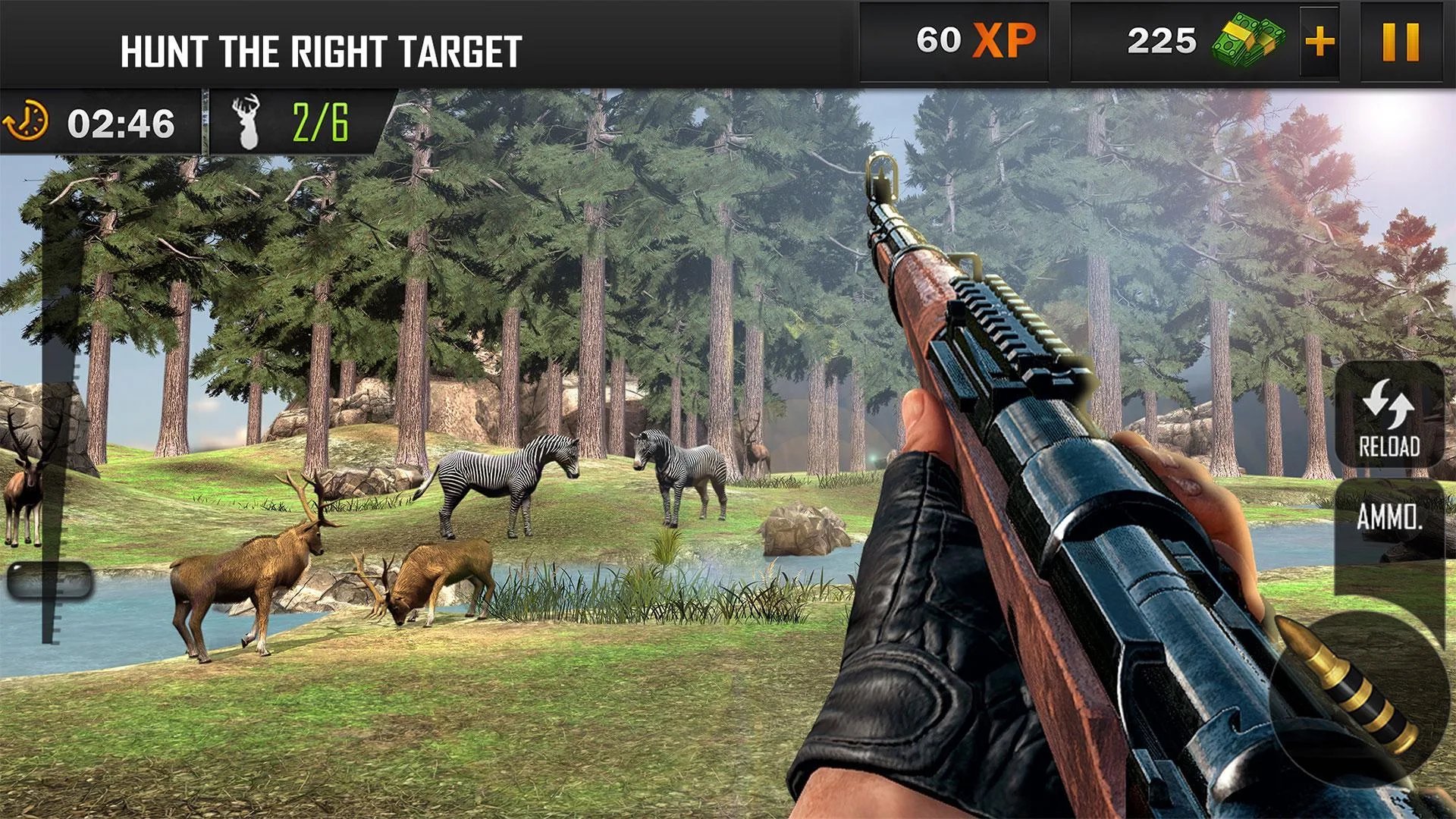Click the zoom slider handle
This screenshot has height=819, width=1456.
tap(50, 581)
